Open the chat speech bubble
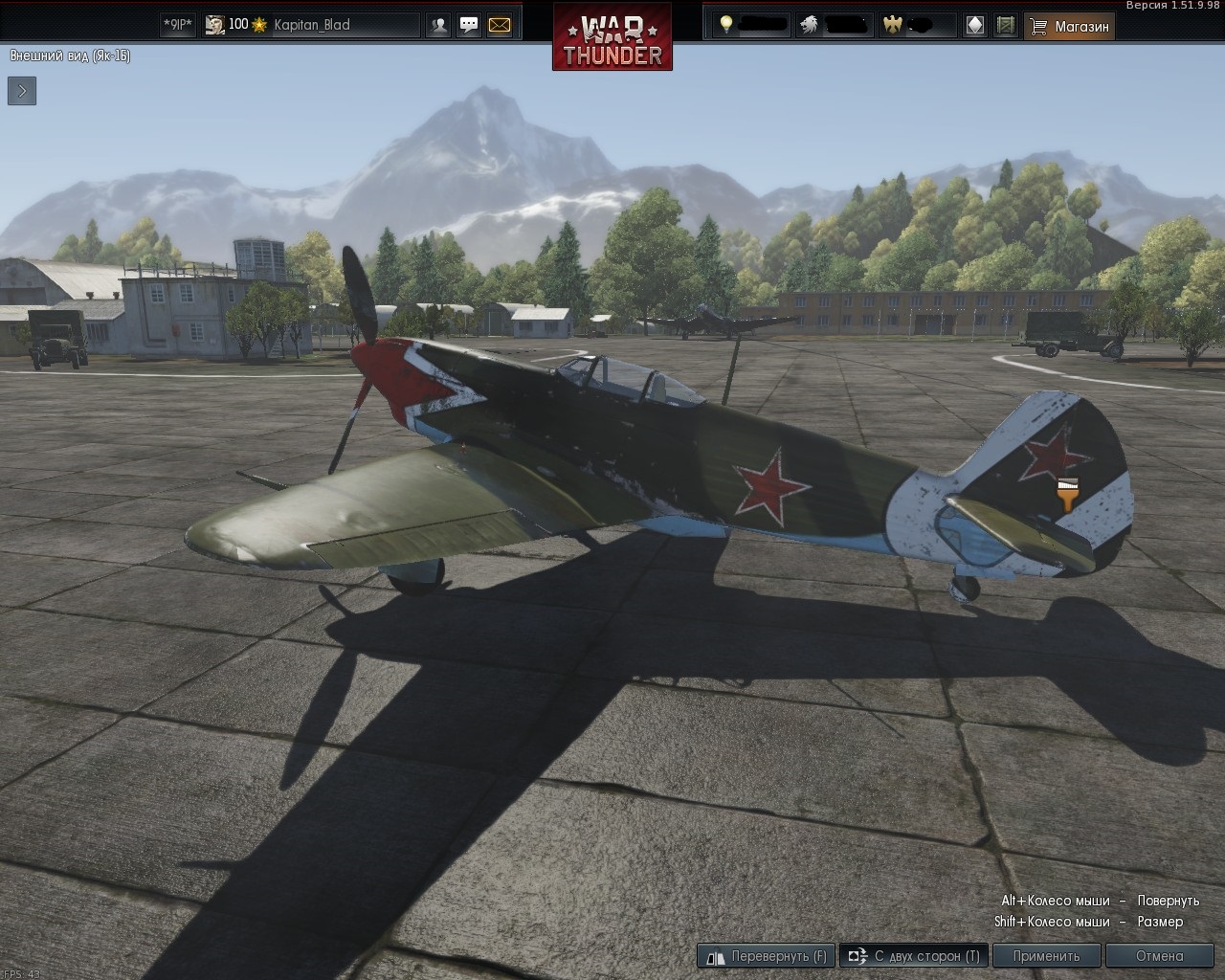Screen dimensions: 1225x980 [x=469, y=26]
